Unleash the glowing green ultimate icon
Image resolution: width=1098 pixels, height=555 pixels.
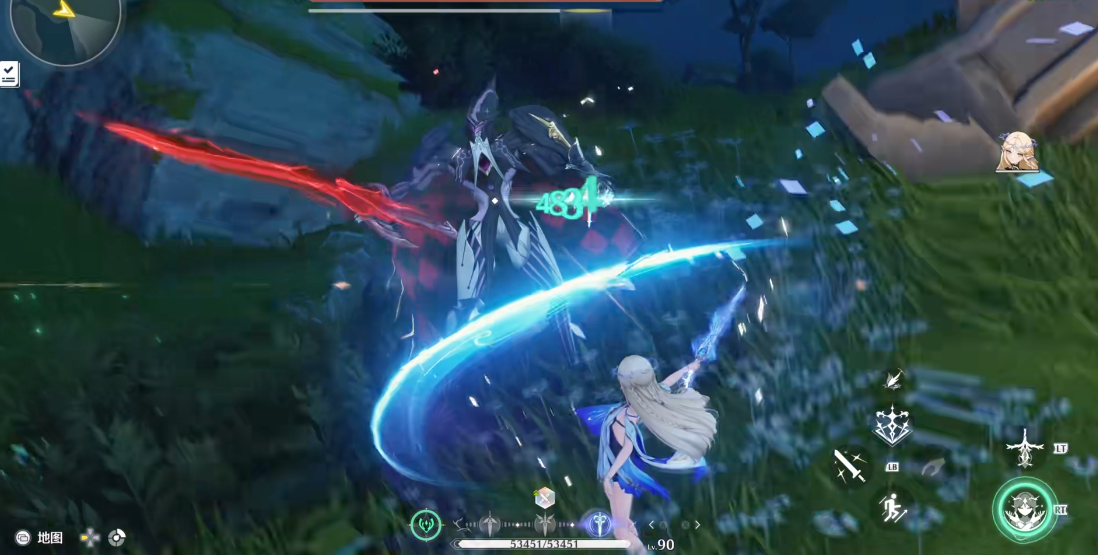click(x=1025, y=510)
